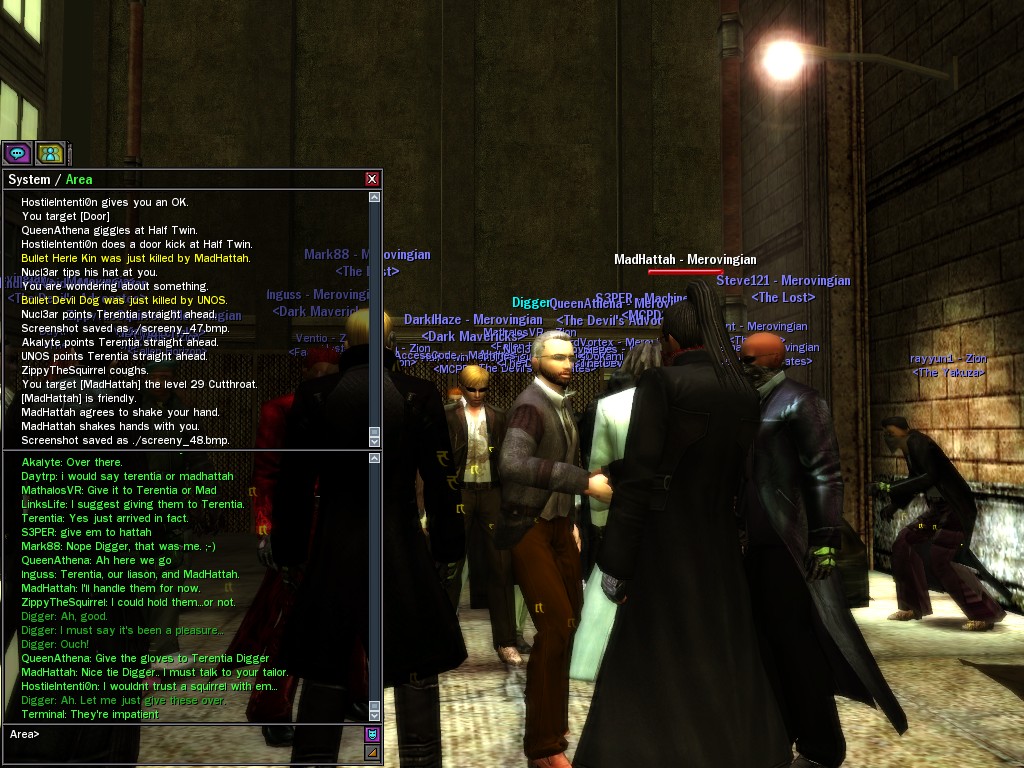The height and width of the screenshot is (768, 1024).
Task: Click the purple mask emote button
Action: [x=372, y=734]
